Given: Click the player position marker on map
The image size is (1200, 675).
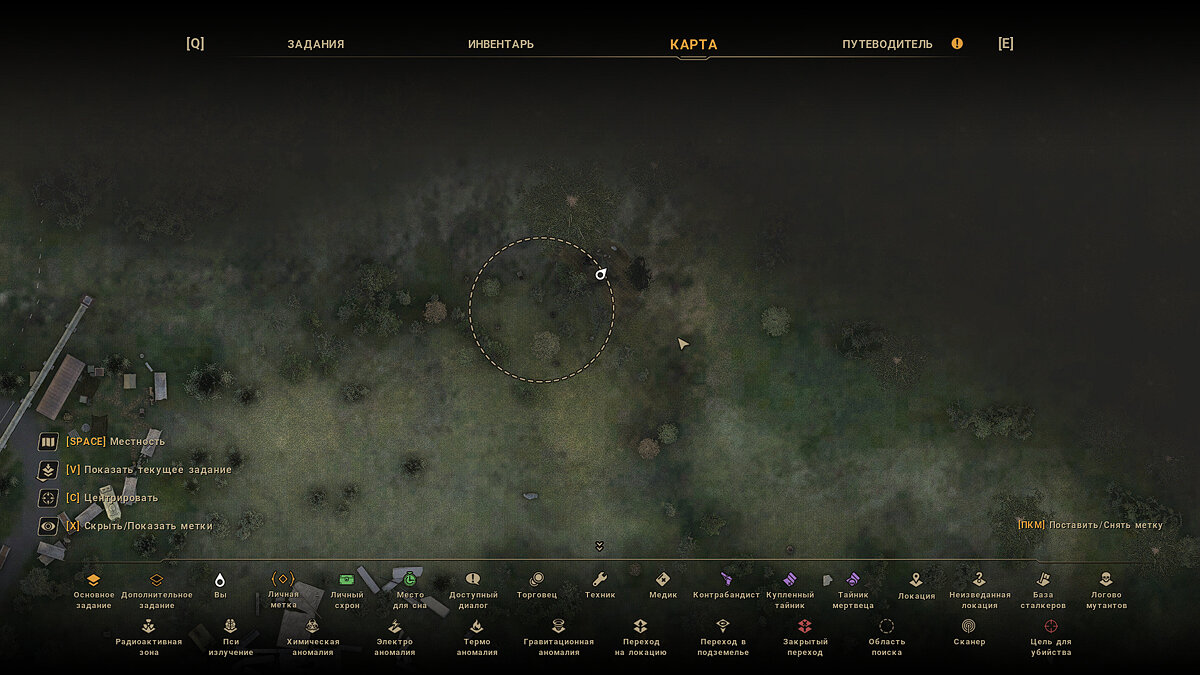Looking at the screenshot, I should (601, 274).
